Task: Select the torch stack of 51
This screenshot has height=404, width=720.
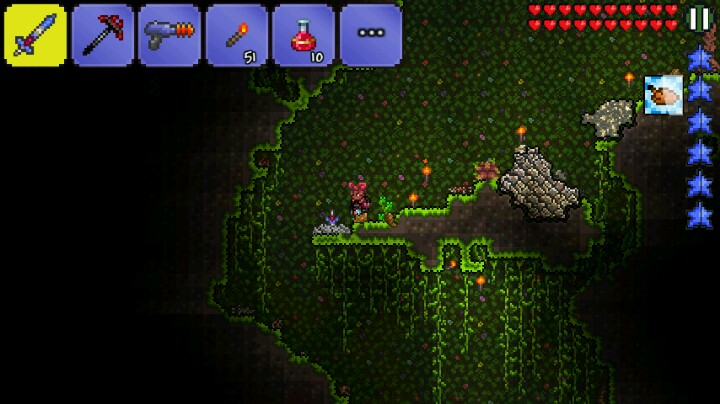Action: pos(237,35)
